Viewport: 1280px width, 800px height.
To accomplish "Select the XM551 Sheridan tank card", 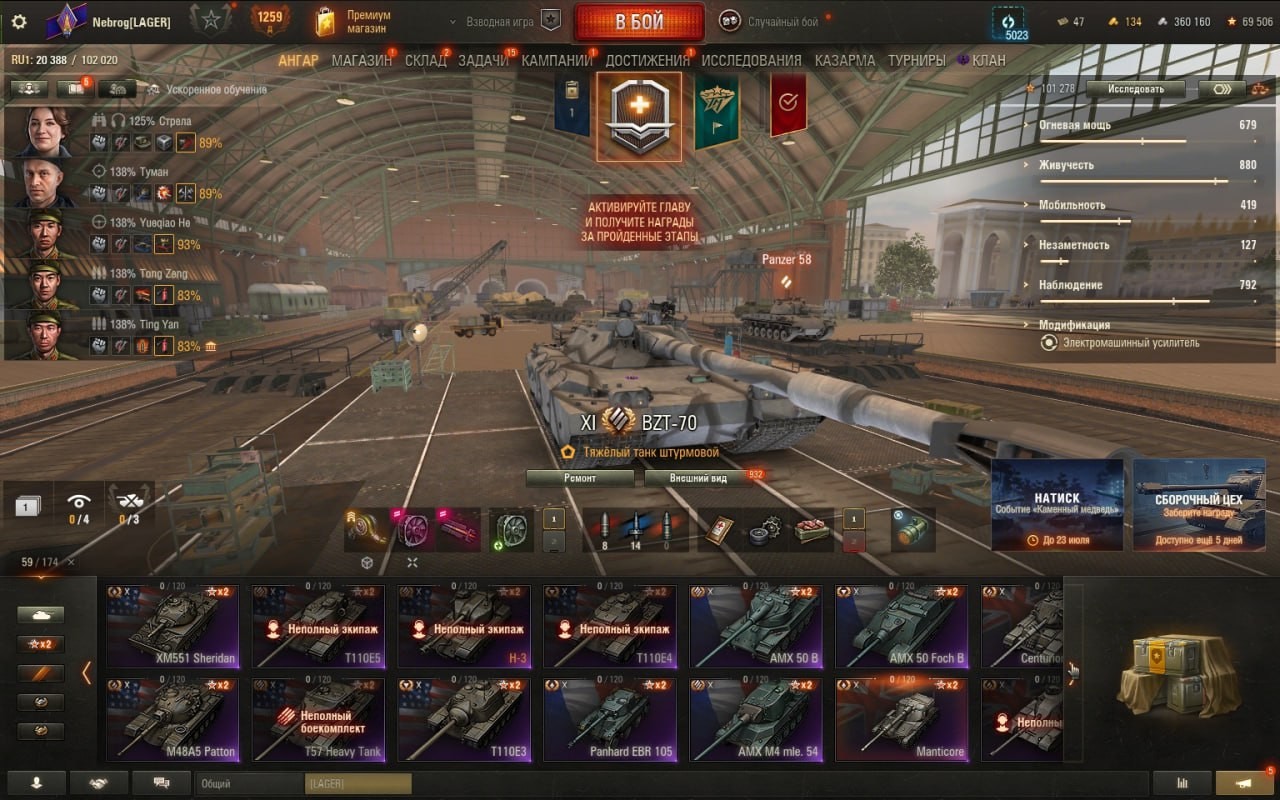I will coord(173,626).
